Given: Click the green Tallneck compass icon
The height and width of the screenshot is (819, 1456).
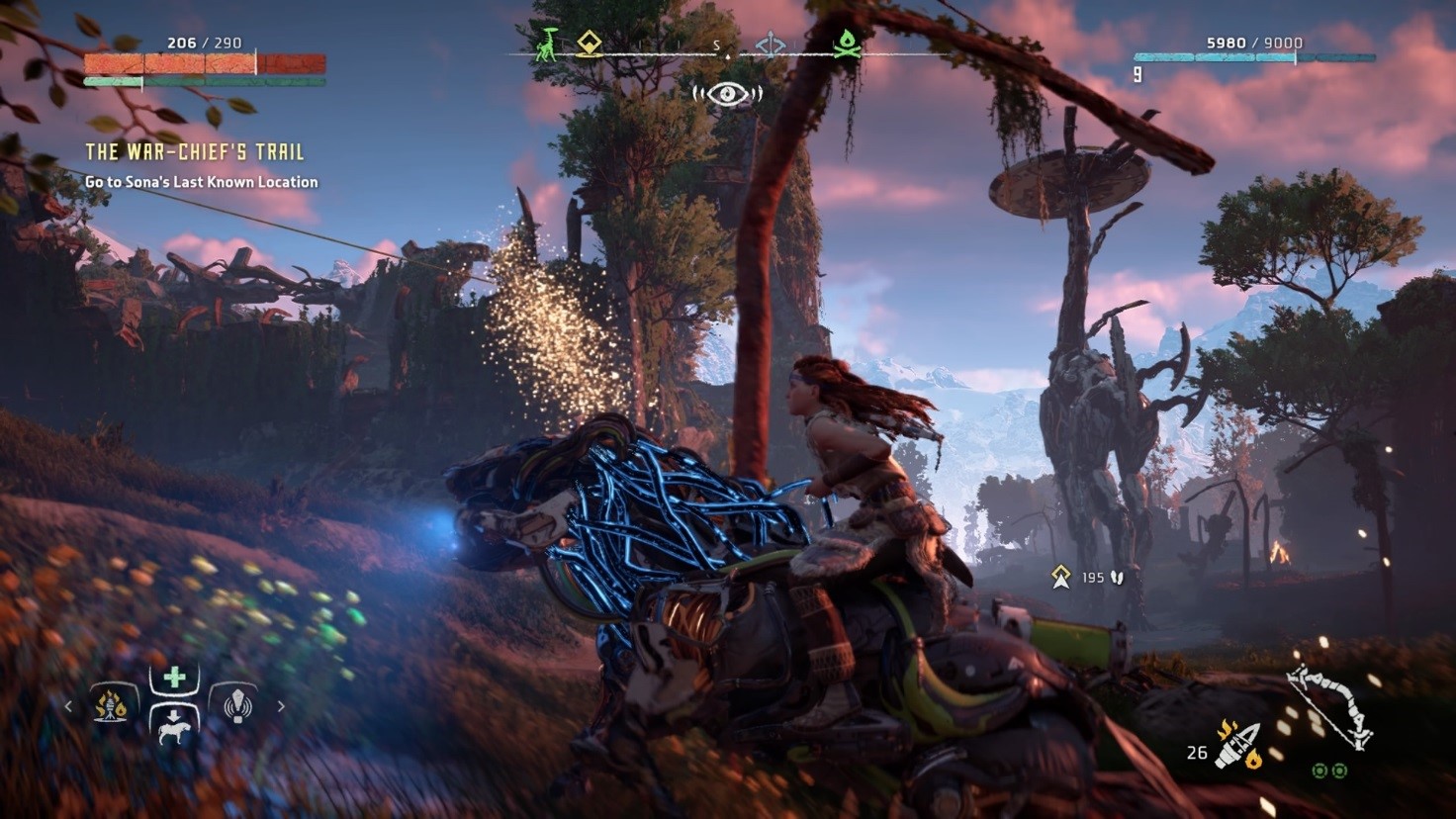Looking at the screenshot, I should [547, 44].
